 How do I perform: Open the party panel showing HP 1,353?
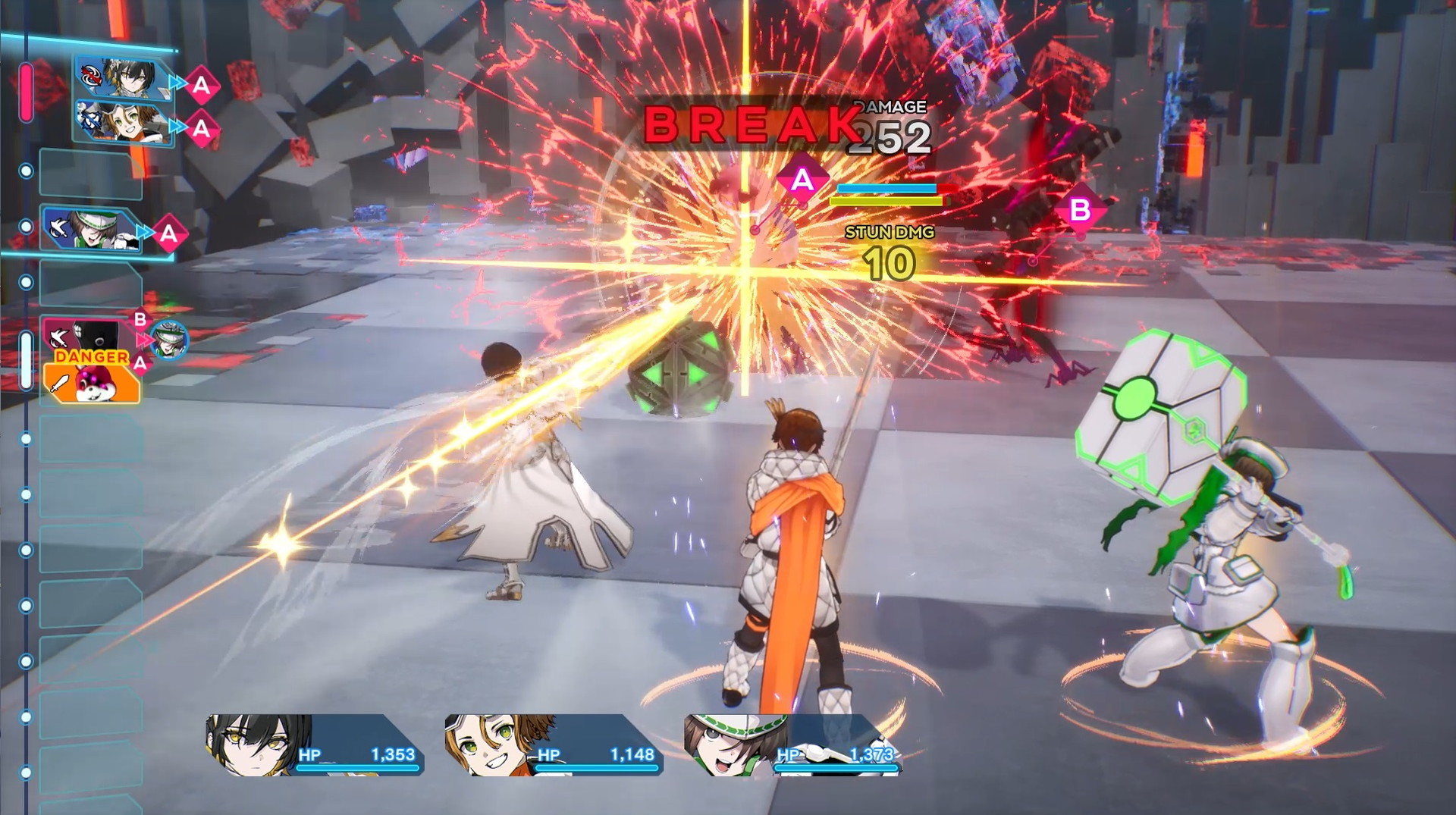[315, 744]
